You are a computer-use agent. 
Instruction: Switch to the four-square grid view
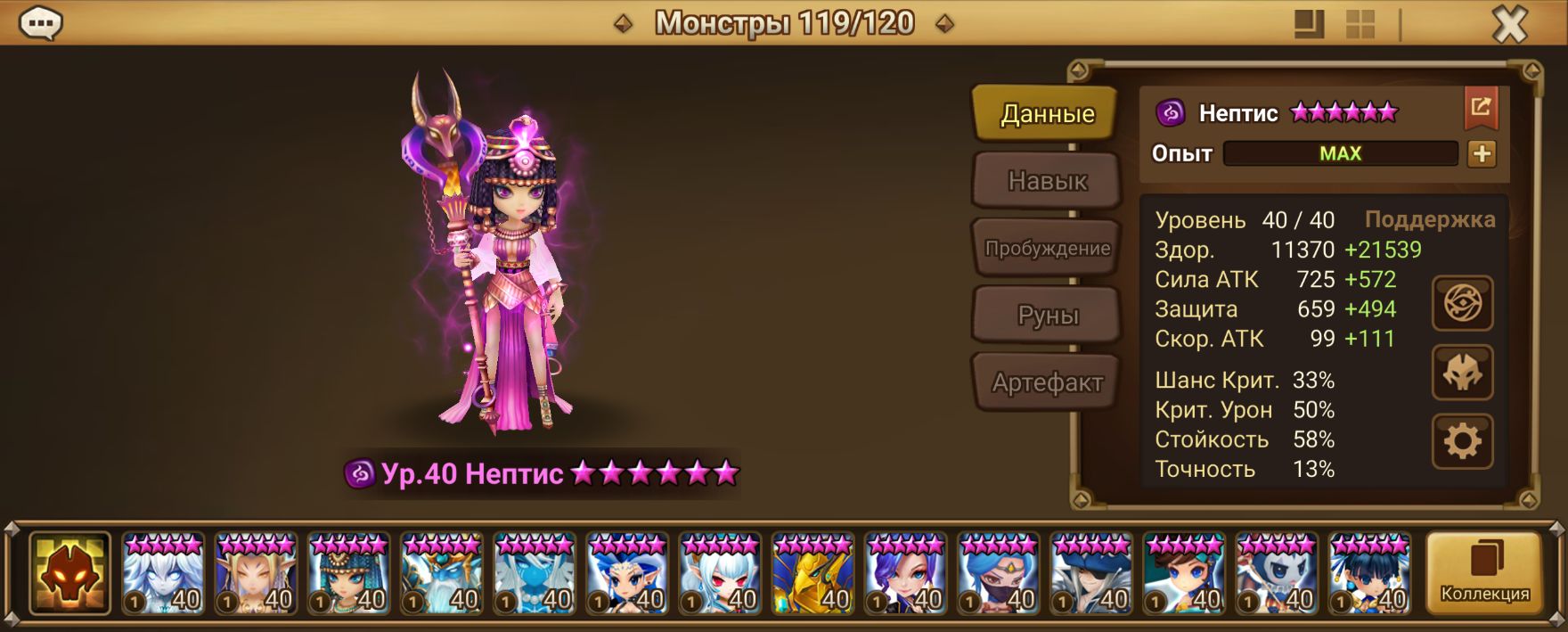coord(1360,25)
